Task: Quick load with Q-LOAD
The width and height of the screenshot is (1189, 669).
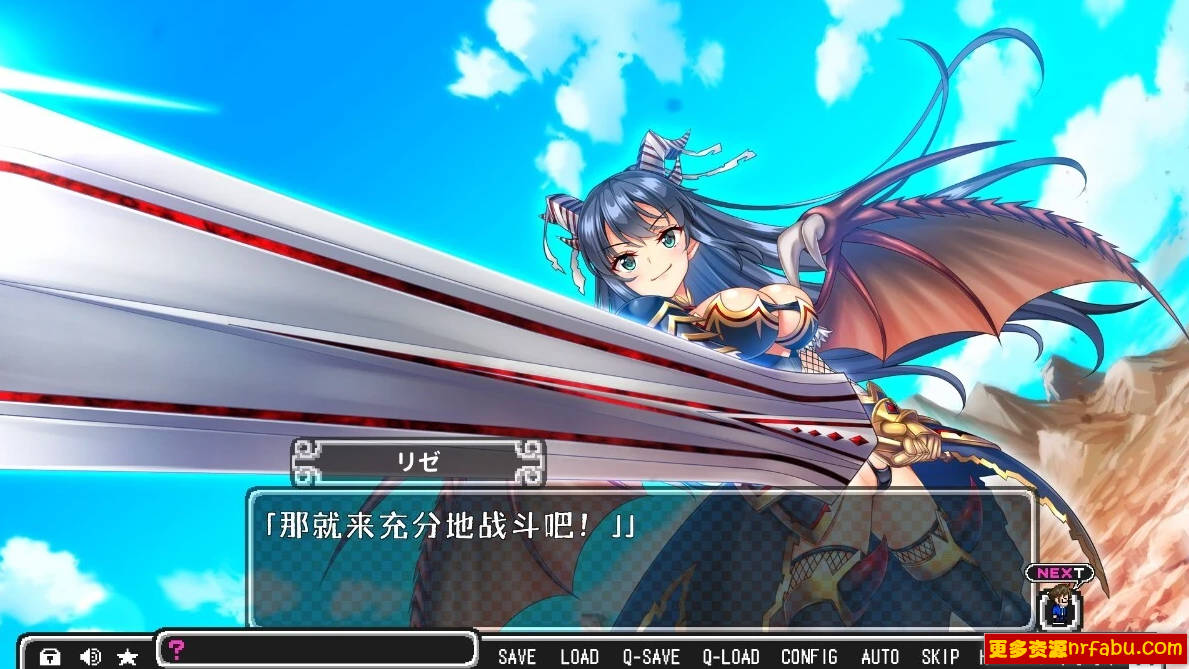Action: pos(731,656)
